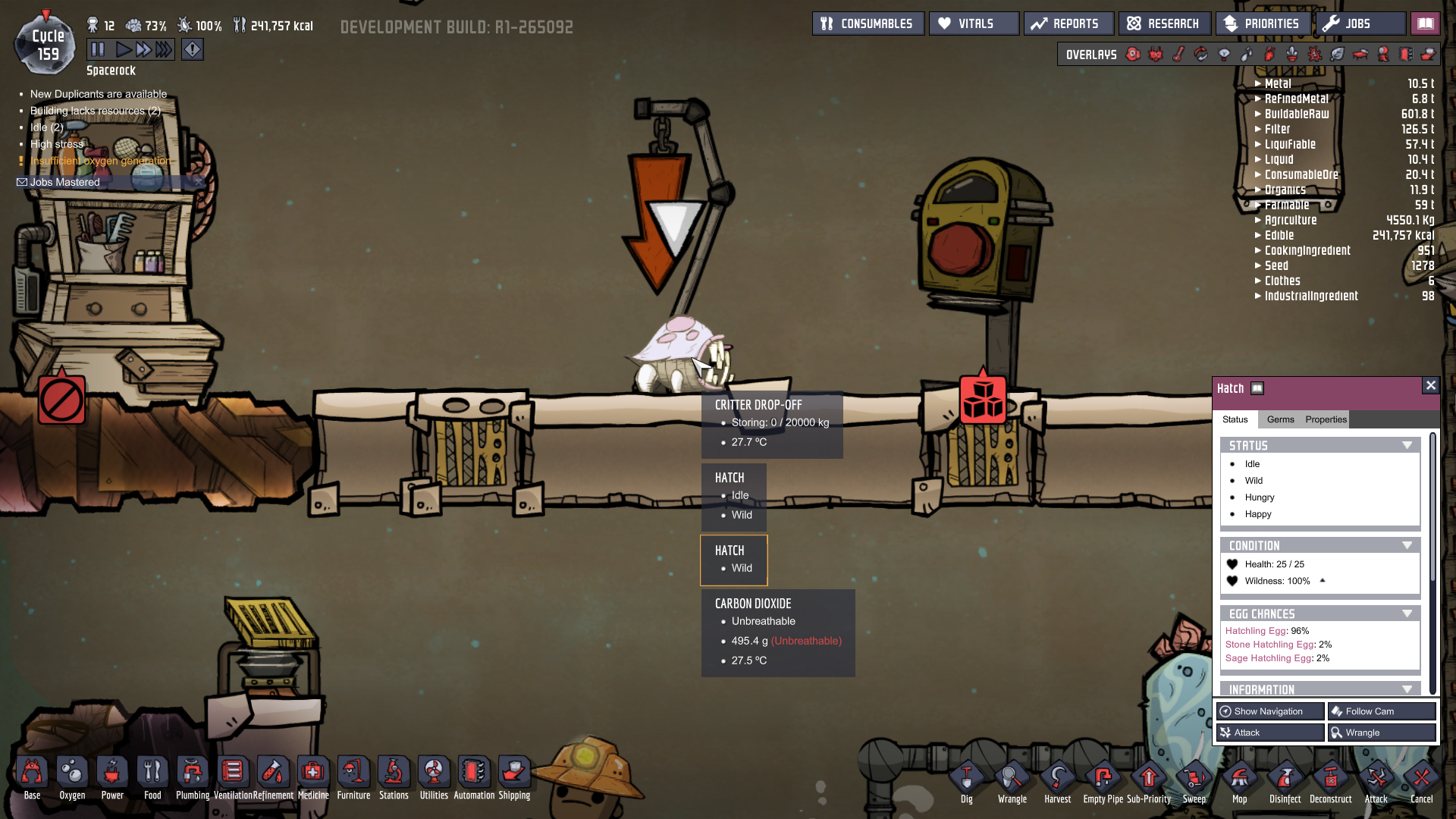
Task: Collapse the Egg Chances section
Action: pos(1408,613)
